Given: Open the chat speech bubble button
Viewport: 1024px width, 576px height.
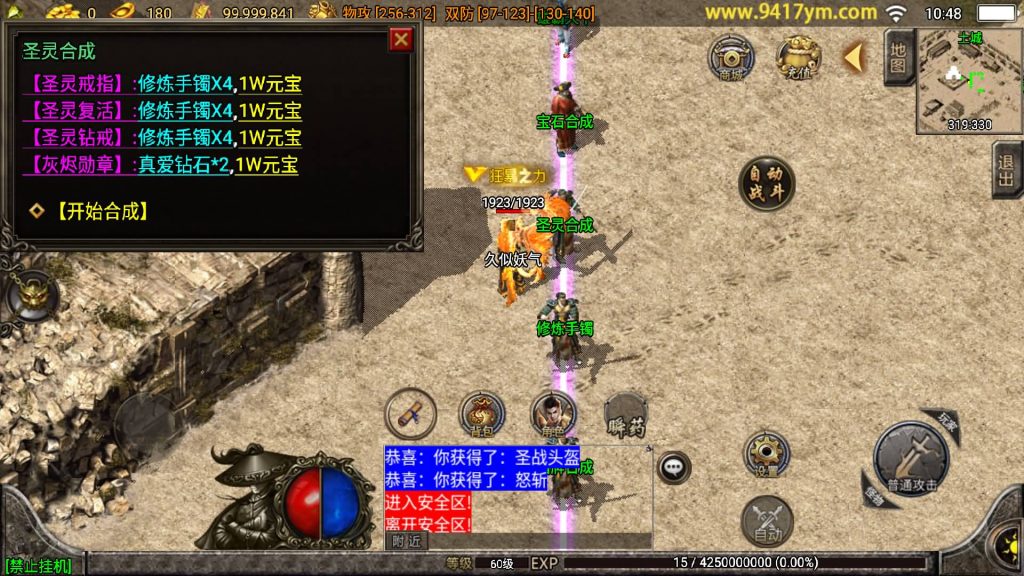Looking at the screenshot, I should pyautogui.click(x=674, y=466).
